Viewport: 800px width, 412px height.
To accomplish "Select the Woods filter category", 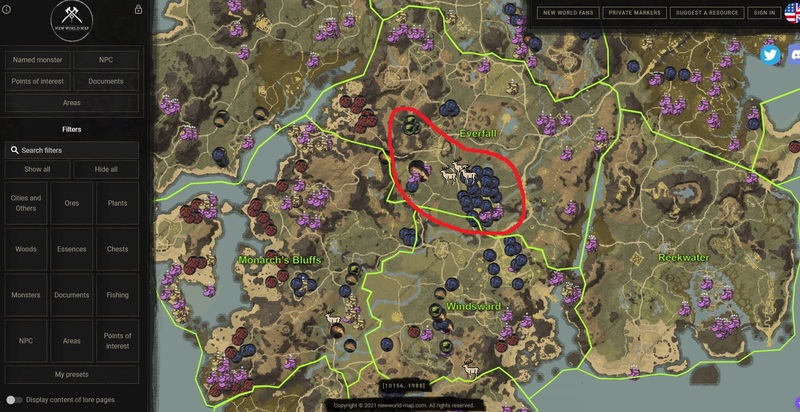I will pyautogui.click(x=26, y=249).
